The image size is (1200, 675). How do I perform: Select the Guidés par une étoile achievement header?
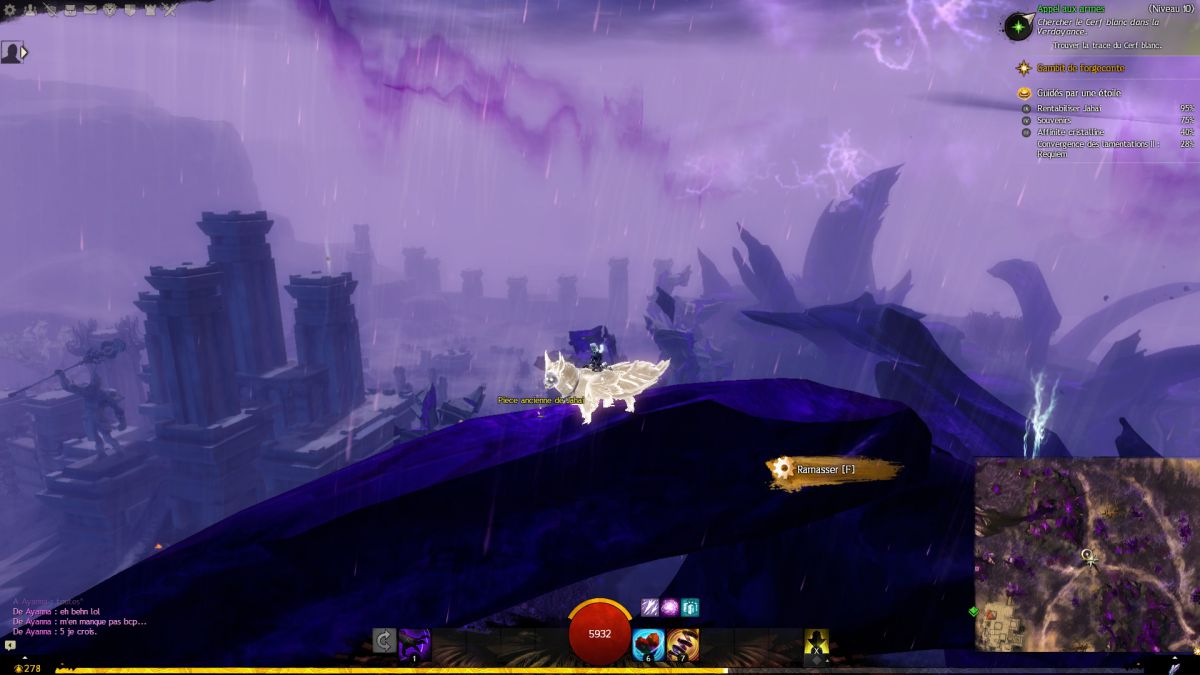pos(1079,93)
